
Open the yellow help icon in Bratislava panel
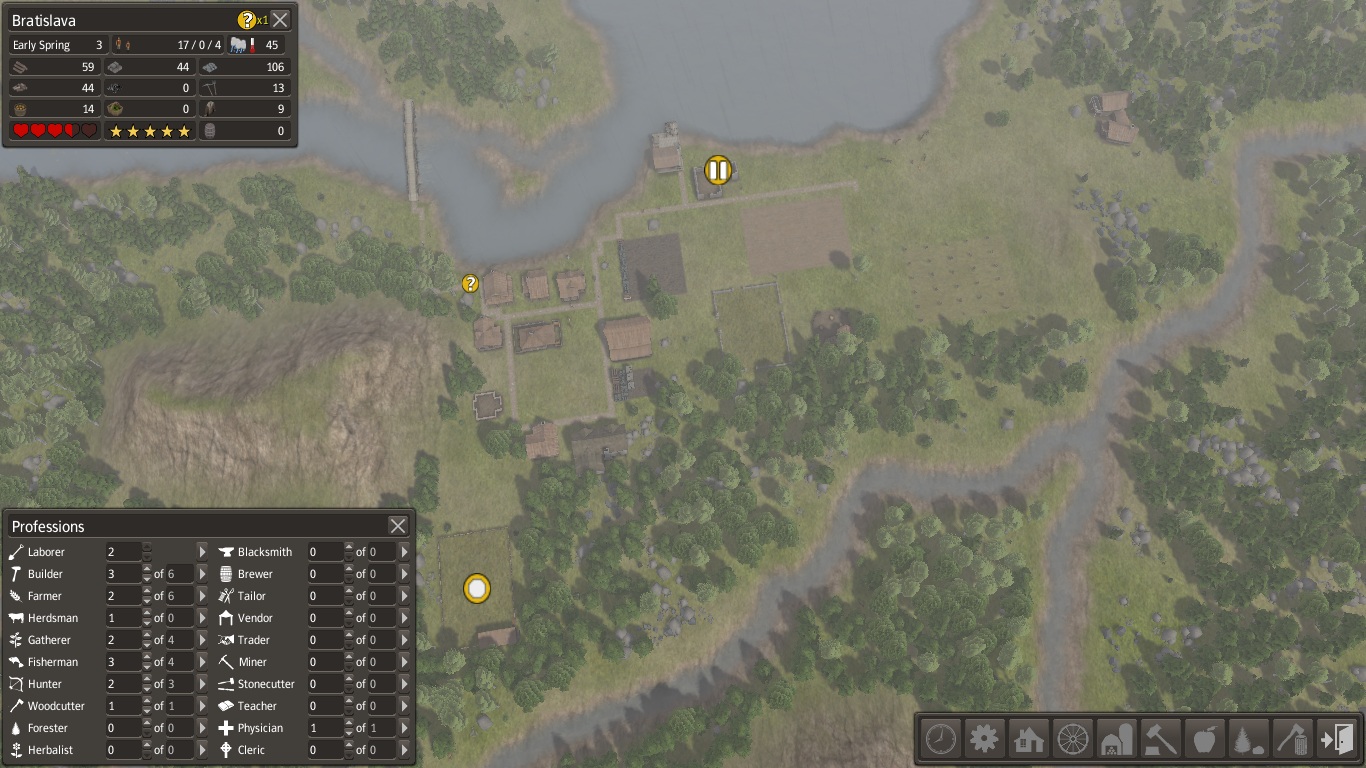click(247, 19)
